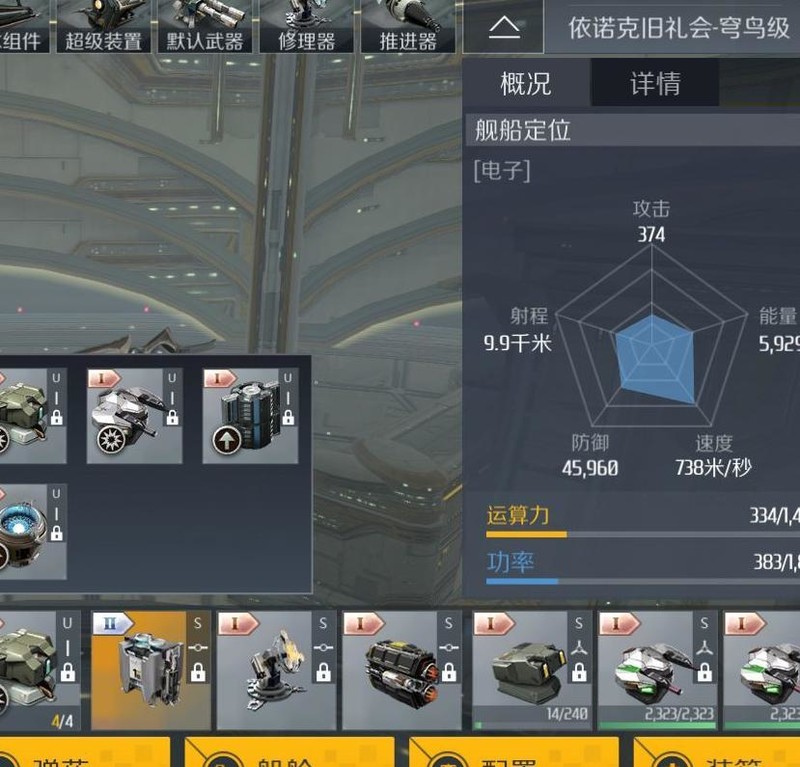Choose the 默认武器 category
The image size is (800, 767).
[x=204, y=27]
